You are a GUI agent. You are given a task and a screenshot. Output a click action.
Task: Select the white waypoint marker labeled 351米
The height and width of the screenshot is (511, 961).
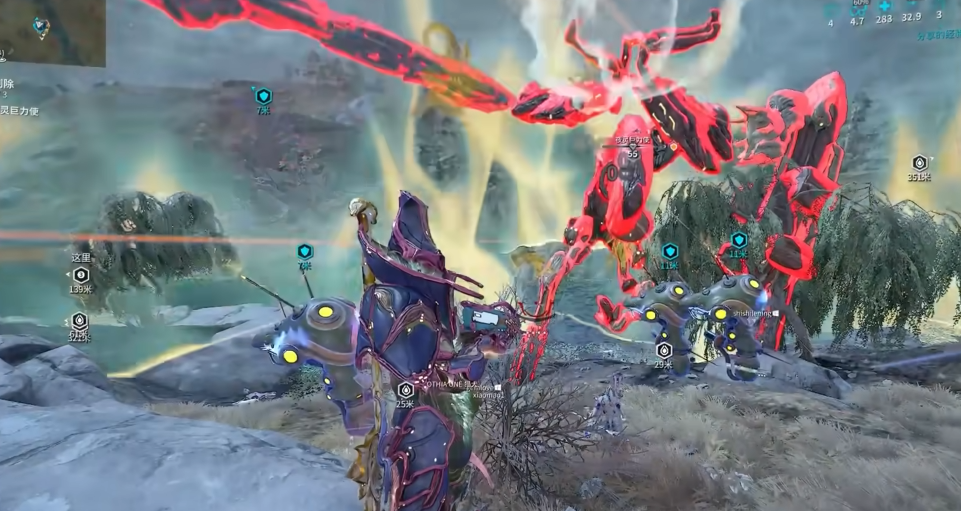pyautogui.click(x=920, y=163)
